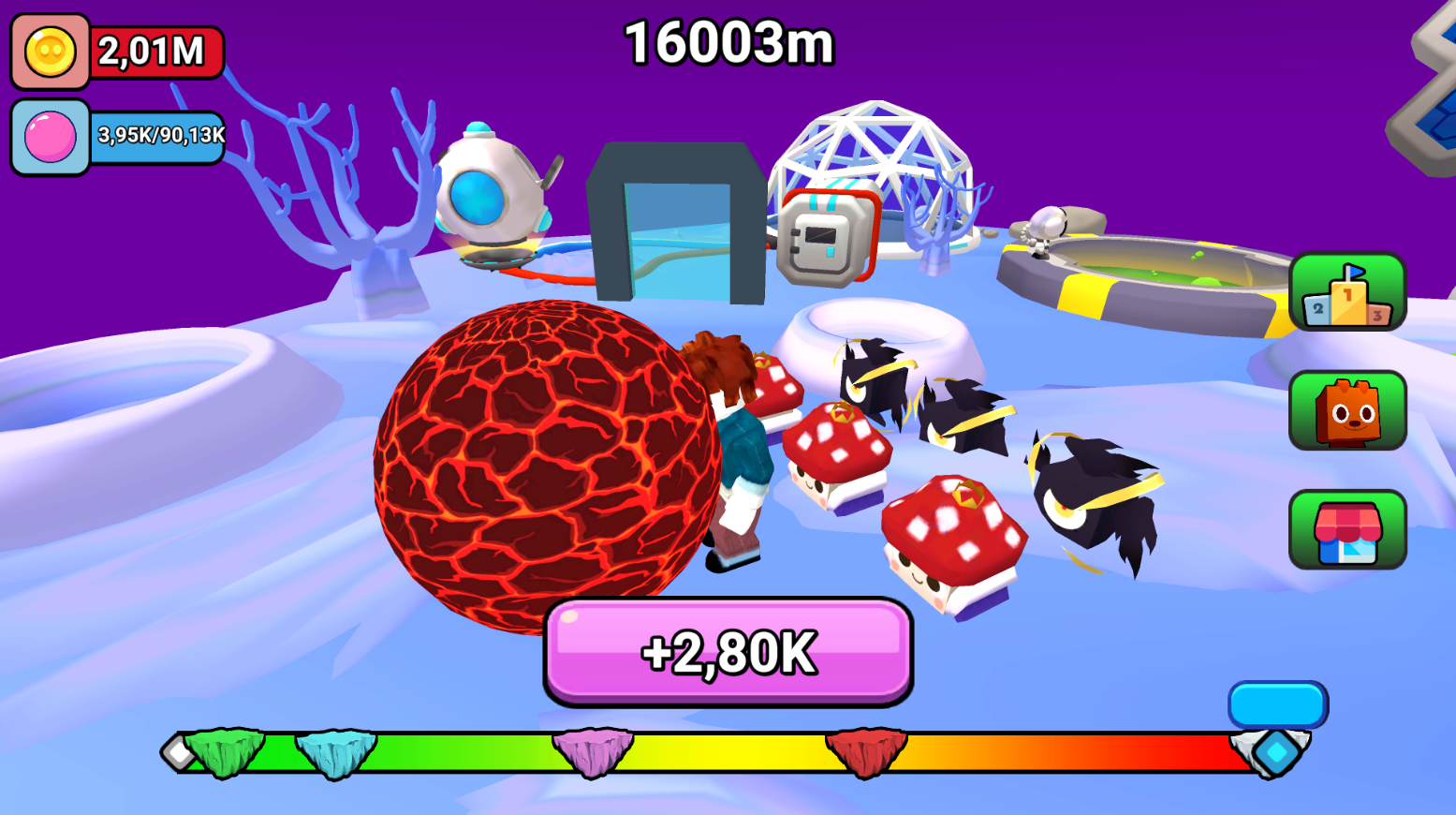
Task: Open the leaderboard podium icon
Action: (1348, 292)
